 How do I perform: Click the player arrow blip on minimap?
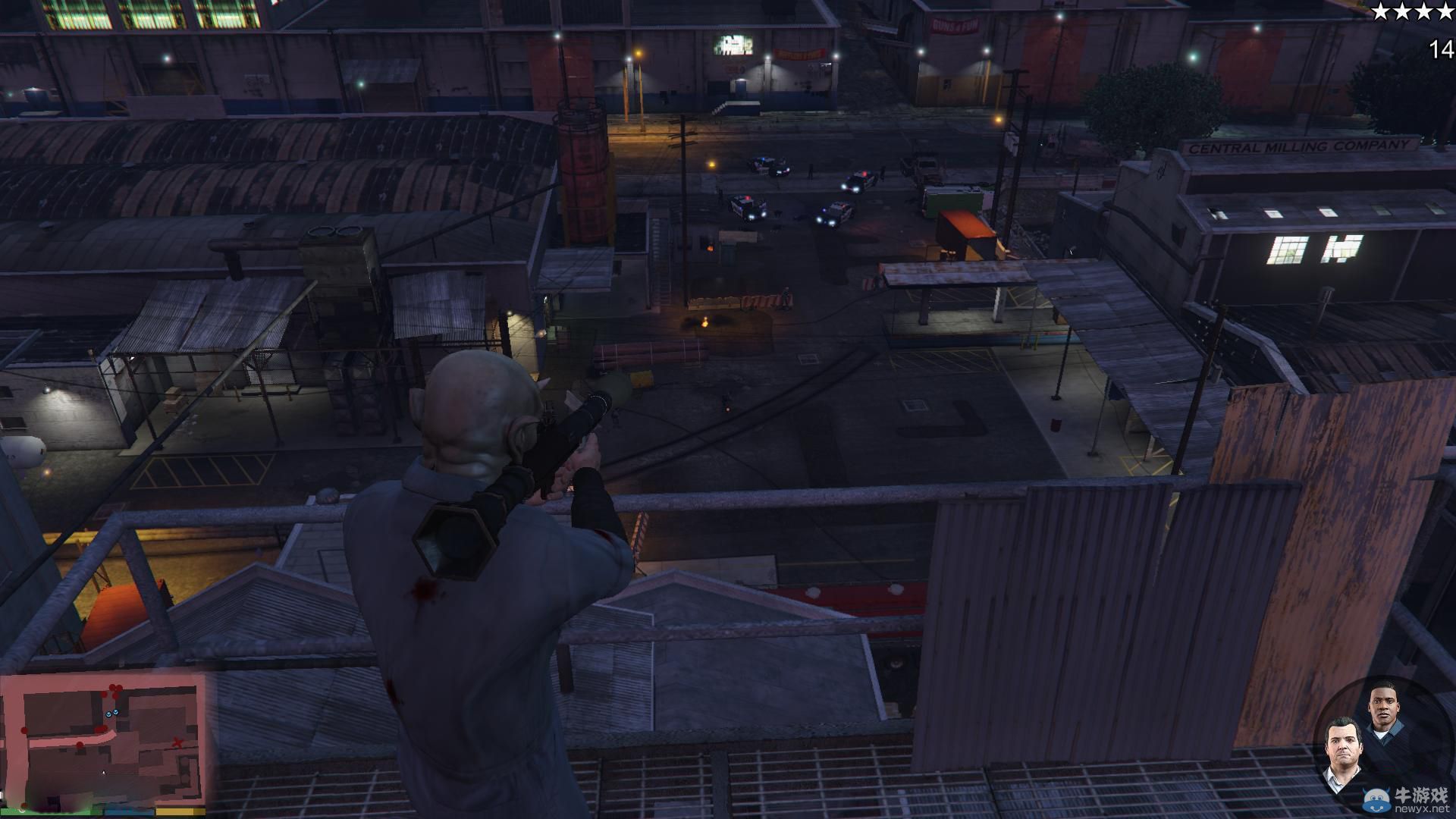(x=104, y=773)
